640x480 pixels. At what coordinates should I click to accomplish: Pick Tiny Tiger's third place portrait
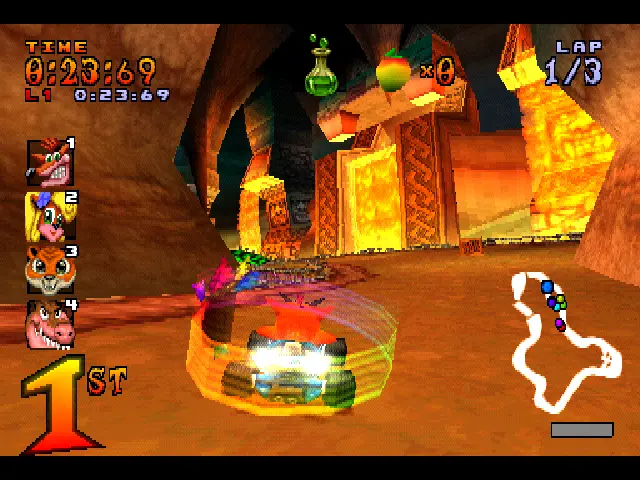(x=48, y=269)
